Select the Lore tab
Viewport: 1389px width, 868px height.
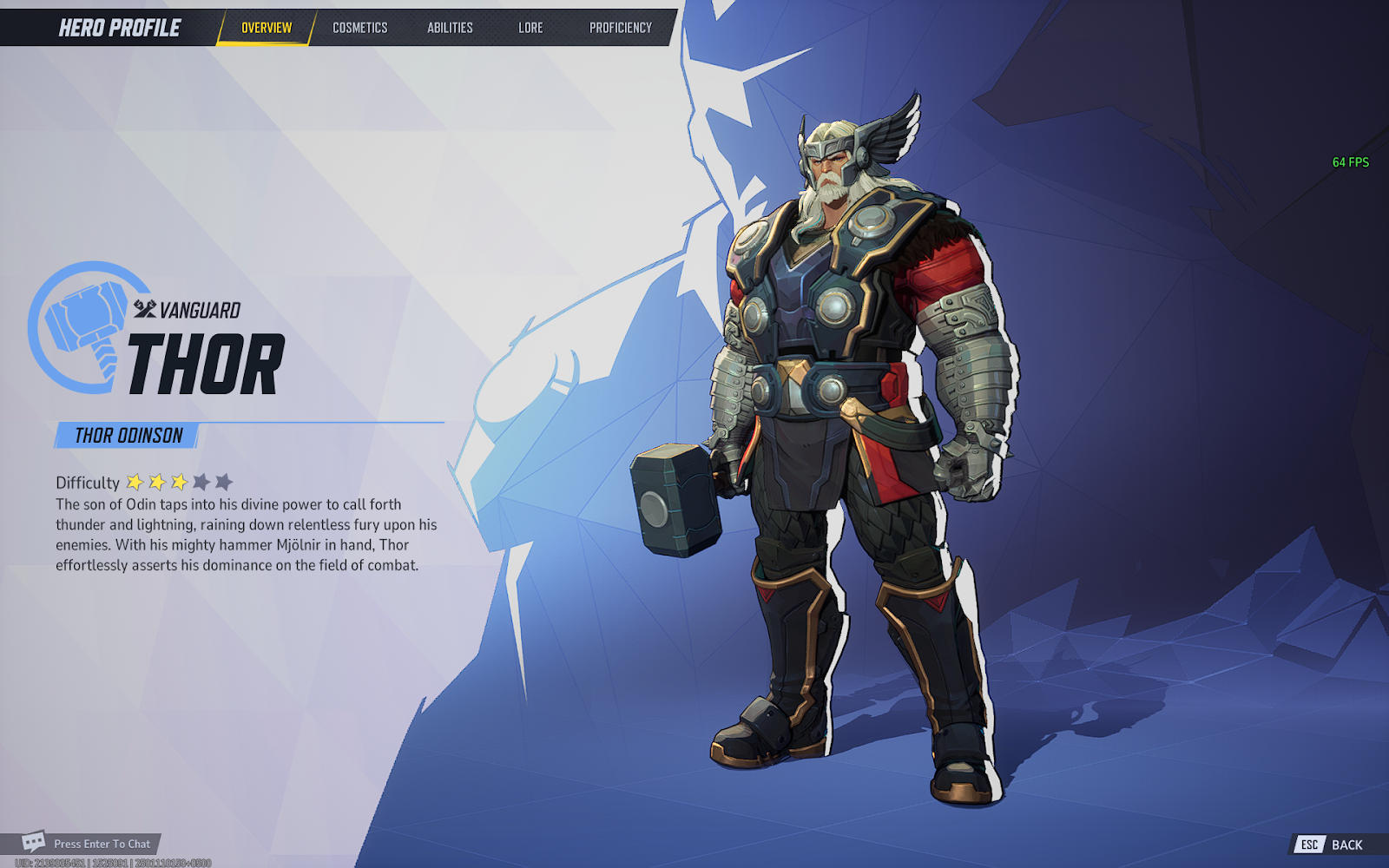(530, 28)
